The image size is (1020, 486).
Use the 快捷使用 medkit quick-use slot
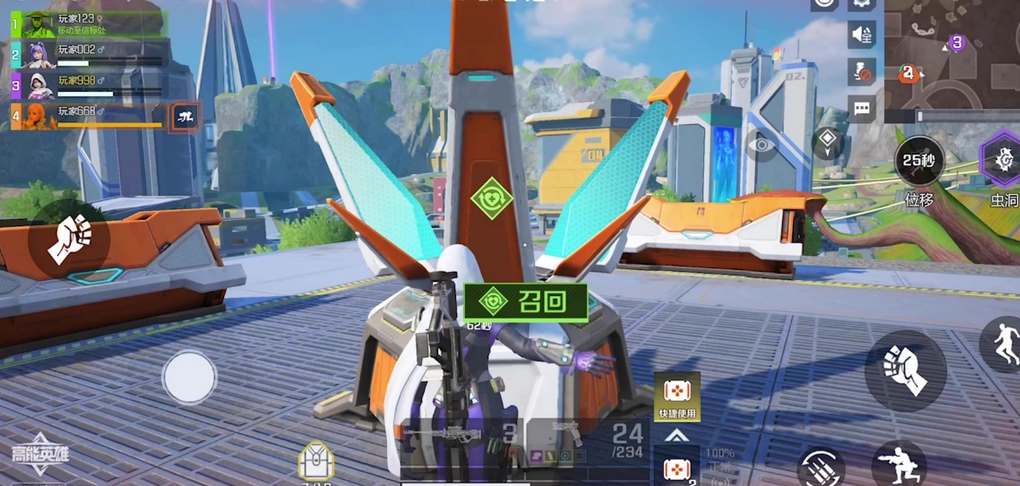coord(677,395)
